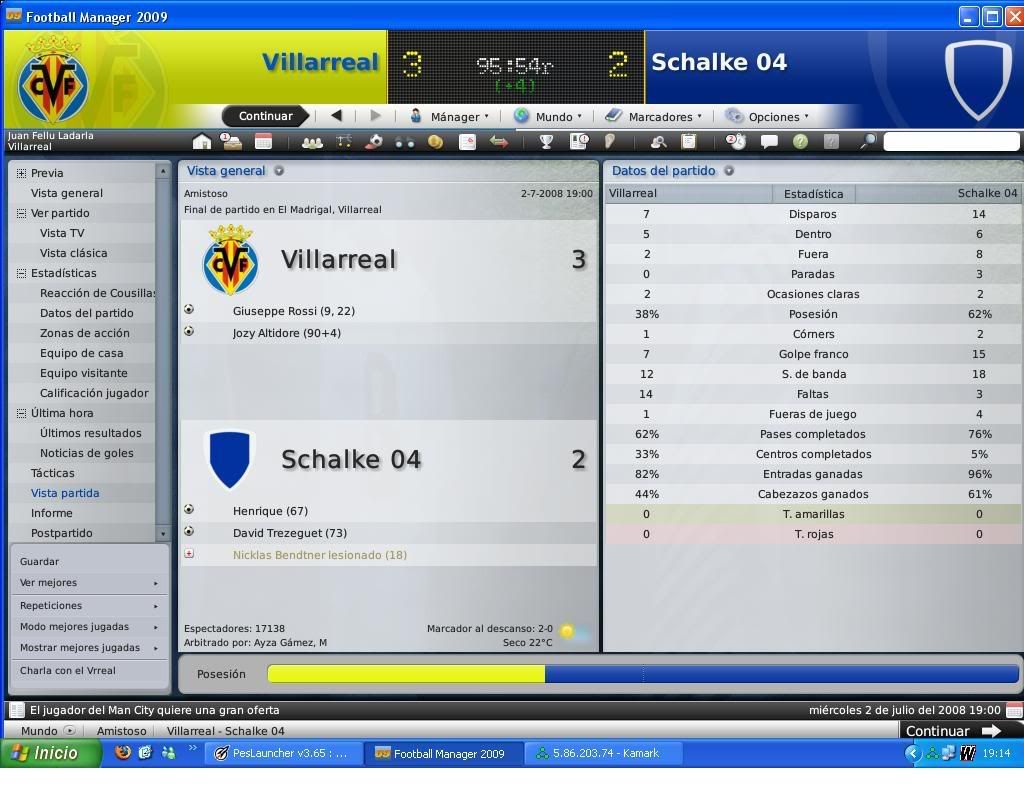Viewport: 1024px width, 791px height.
Task: Open the Marcadores menu
Action: [657, 116]
